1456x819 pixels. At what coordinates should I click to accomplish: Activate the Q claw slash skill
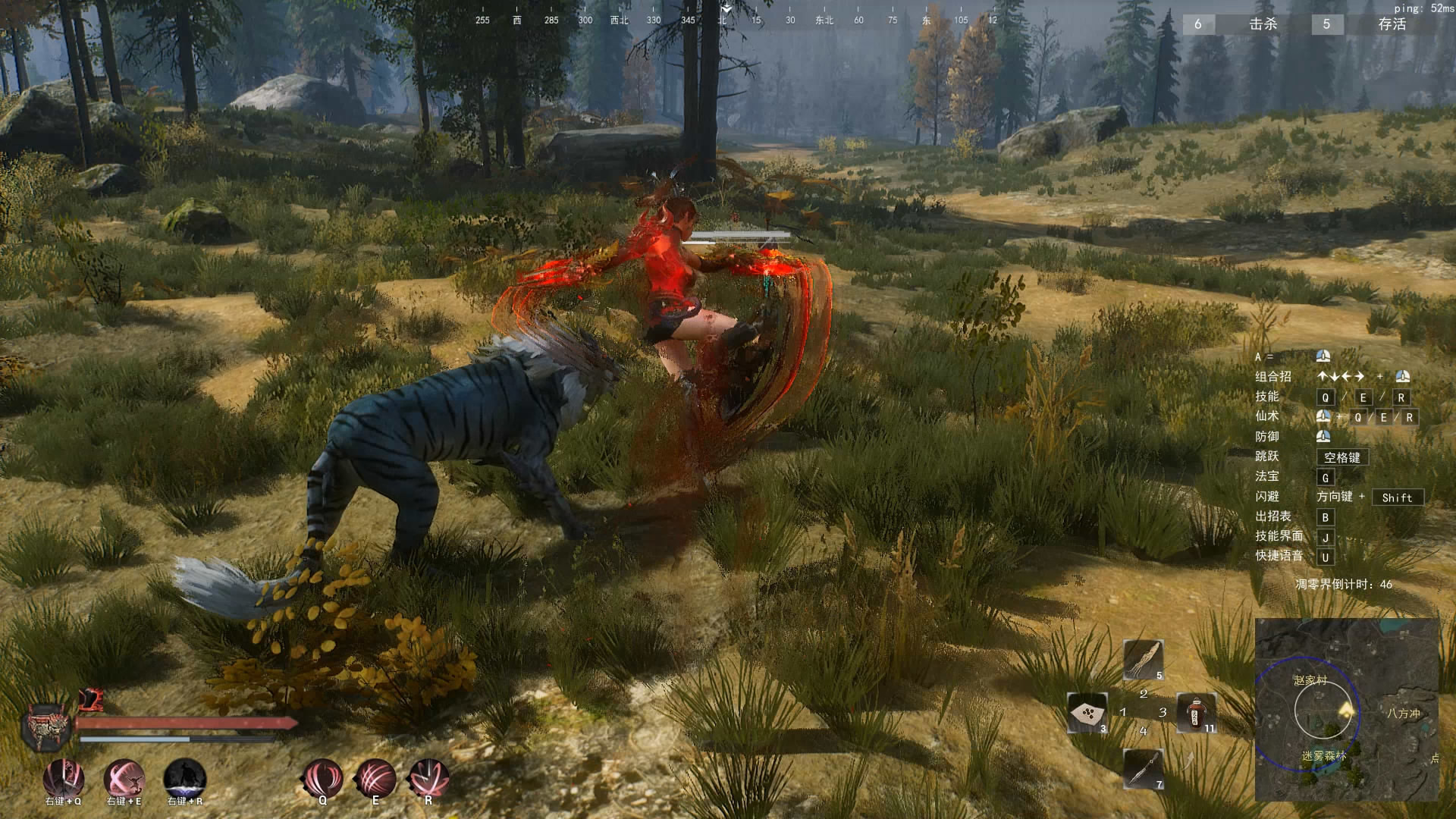322,778
